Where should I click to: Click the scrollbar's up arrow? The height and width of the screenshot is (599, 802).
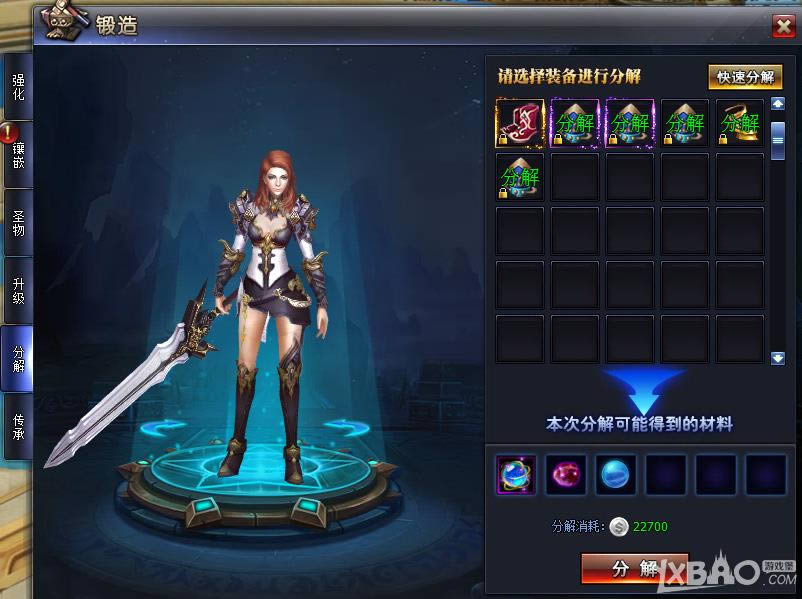[778, 104]
